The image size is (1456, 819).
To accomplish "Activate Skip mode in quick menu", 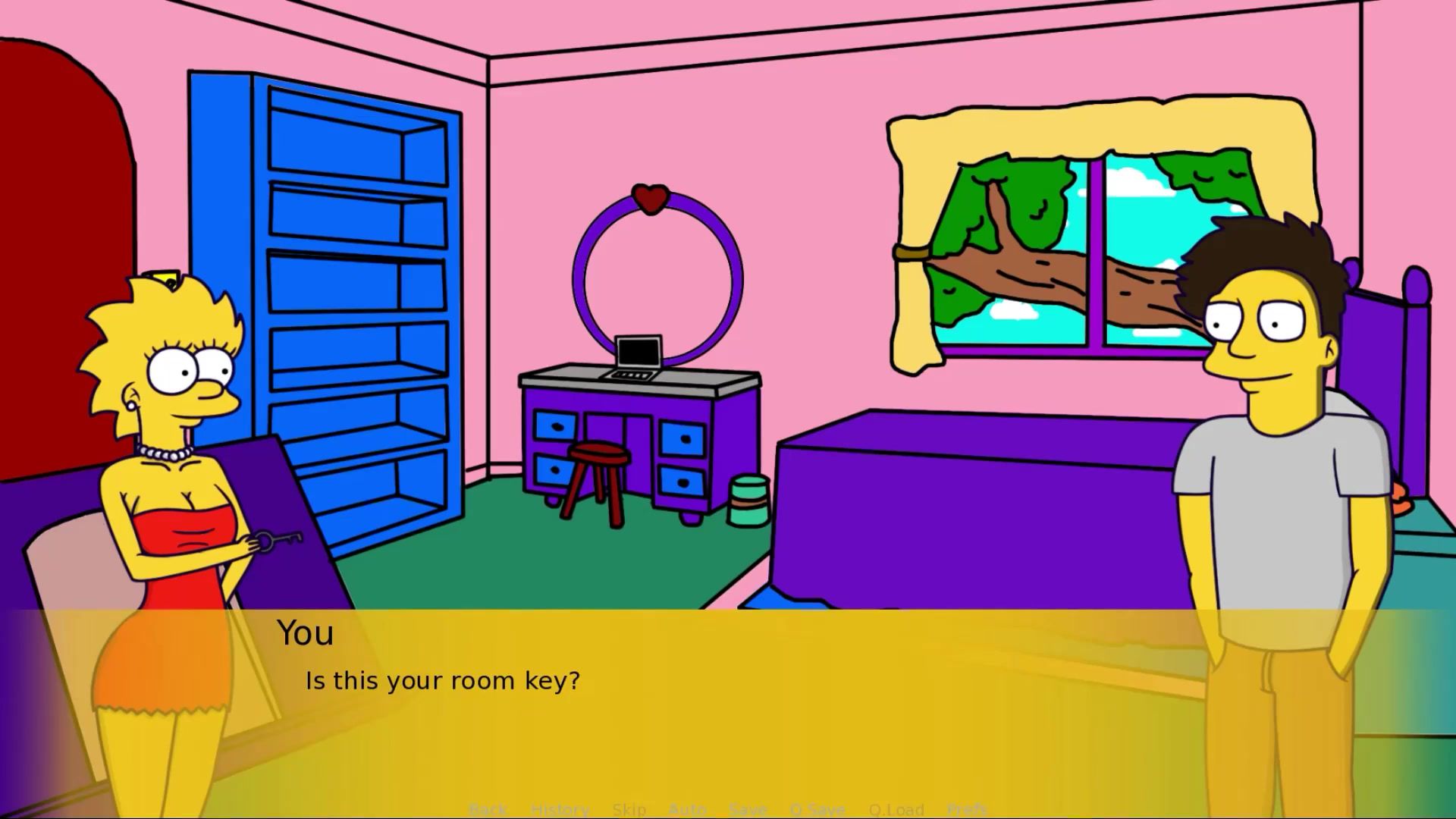I will (x=629, y=809).
